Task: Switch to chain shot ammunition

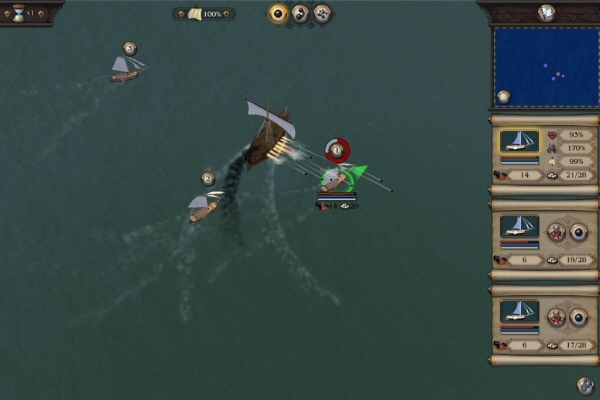Action: 300,13
